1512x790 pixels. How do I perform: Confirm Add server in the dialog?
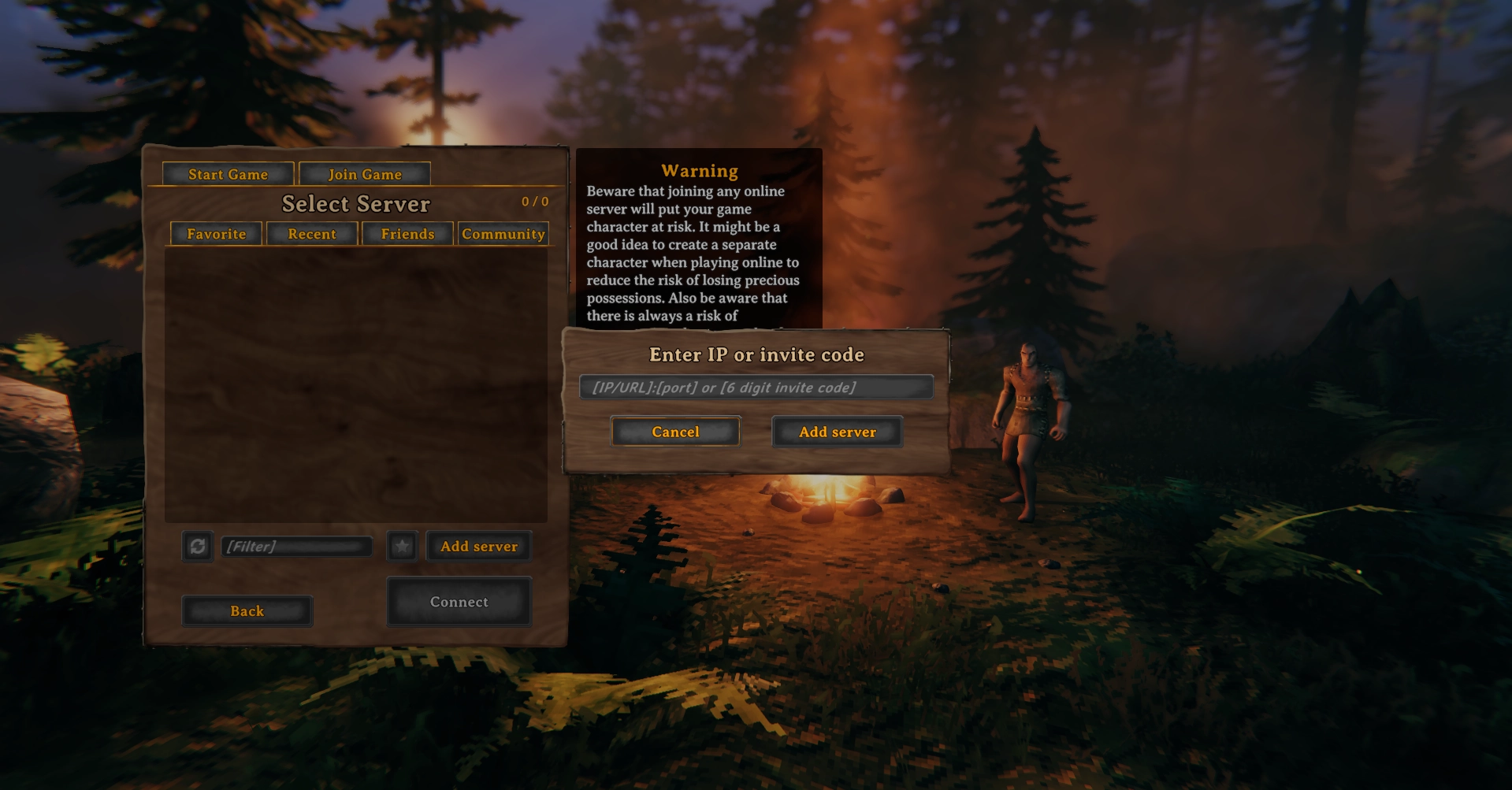pos(837,432)
